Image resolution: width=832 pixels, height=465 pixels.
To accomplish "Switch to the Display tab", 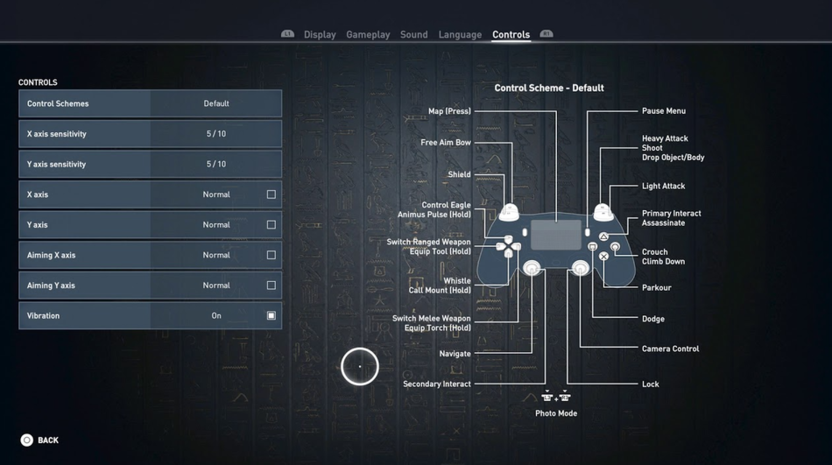I will pos(320,35).
